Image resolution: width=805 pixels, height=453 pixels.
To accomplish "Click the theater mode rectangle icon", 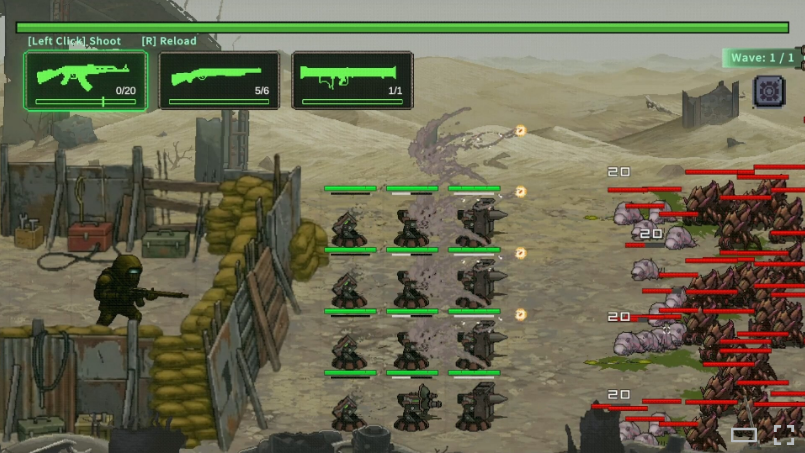I will (x=744, y=434).
